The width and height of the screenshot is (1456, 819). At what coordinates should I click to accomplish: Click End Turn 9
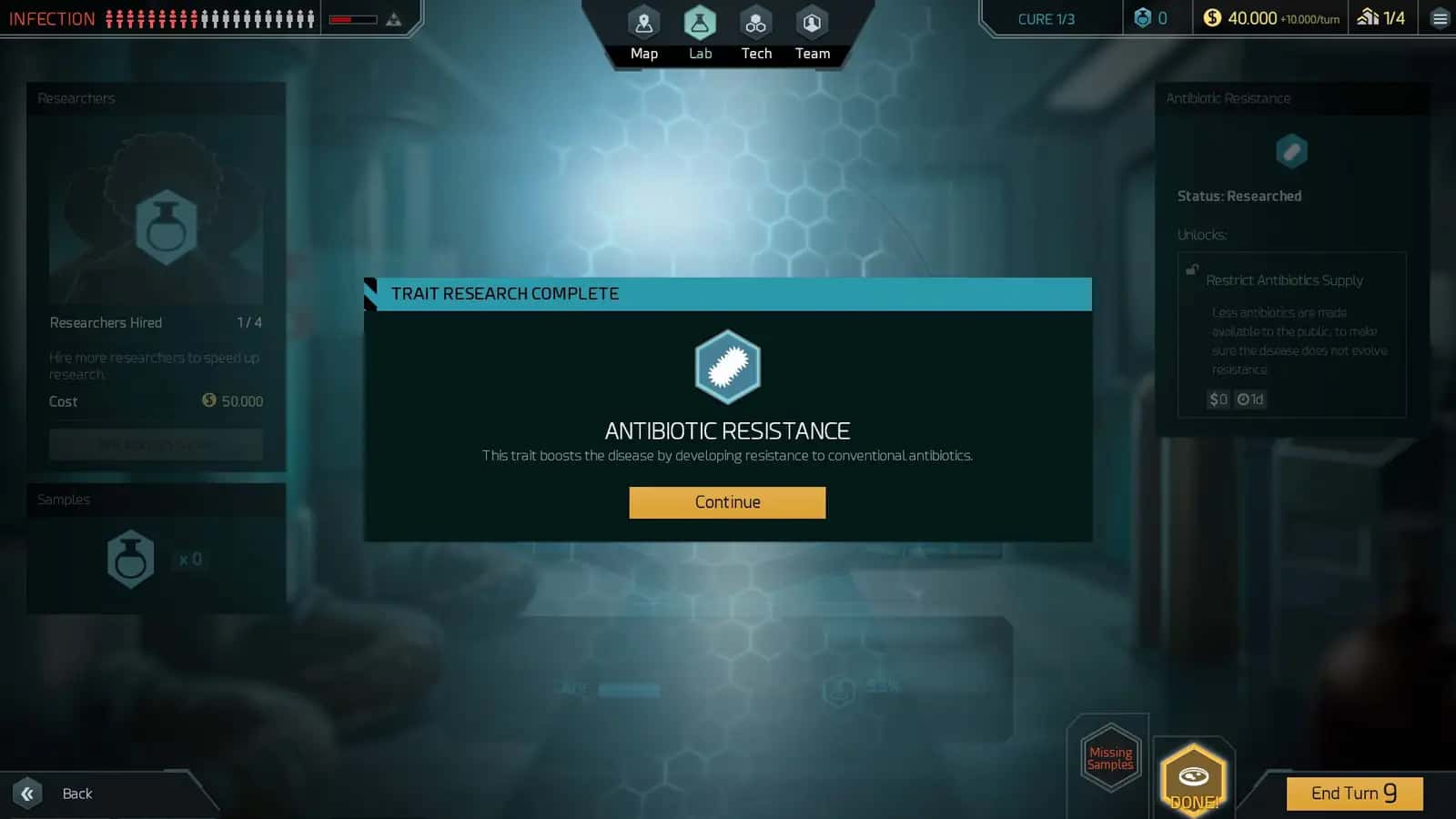tap(1354, 793)
